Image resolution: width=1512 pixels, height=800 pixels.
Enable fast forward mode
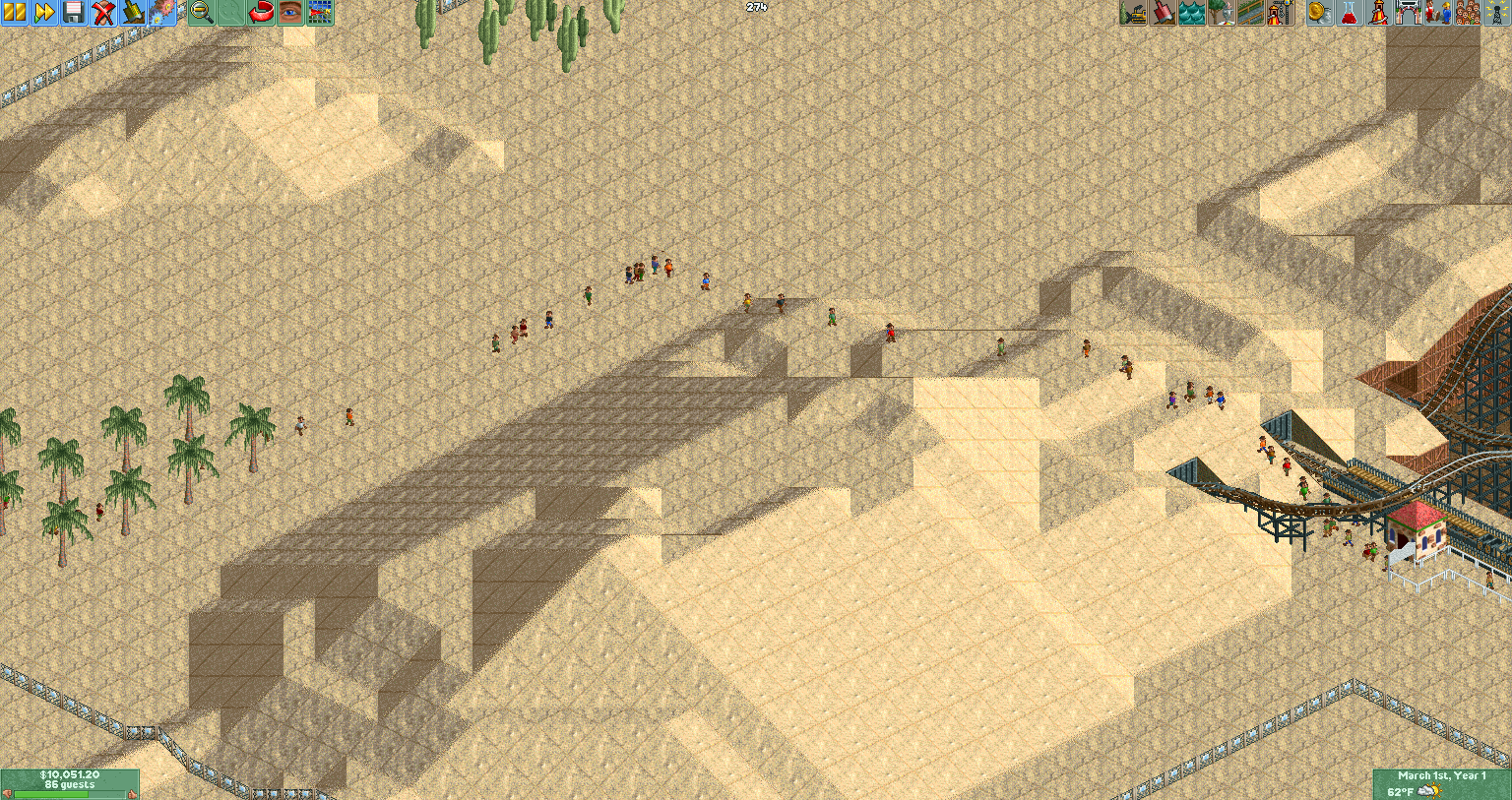44,14
